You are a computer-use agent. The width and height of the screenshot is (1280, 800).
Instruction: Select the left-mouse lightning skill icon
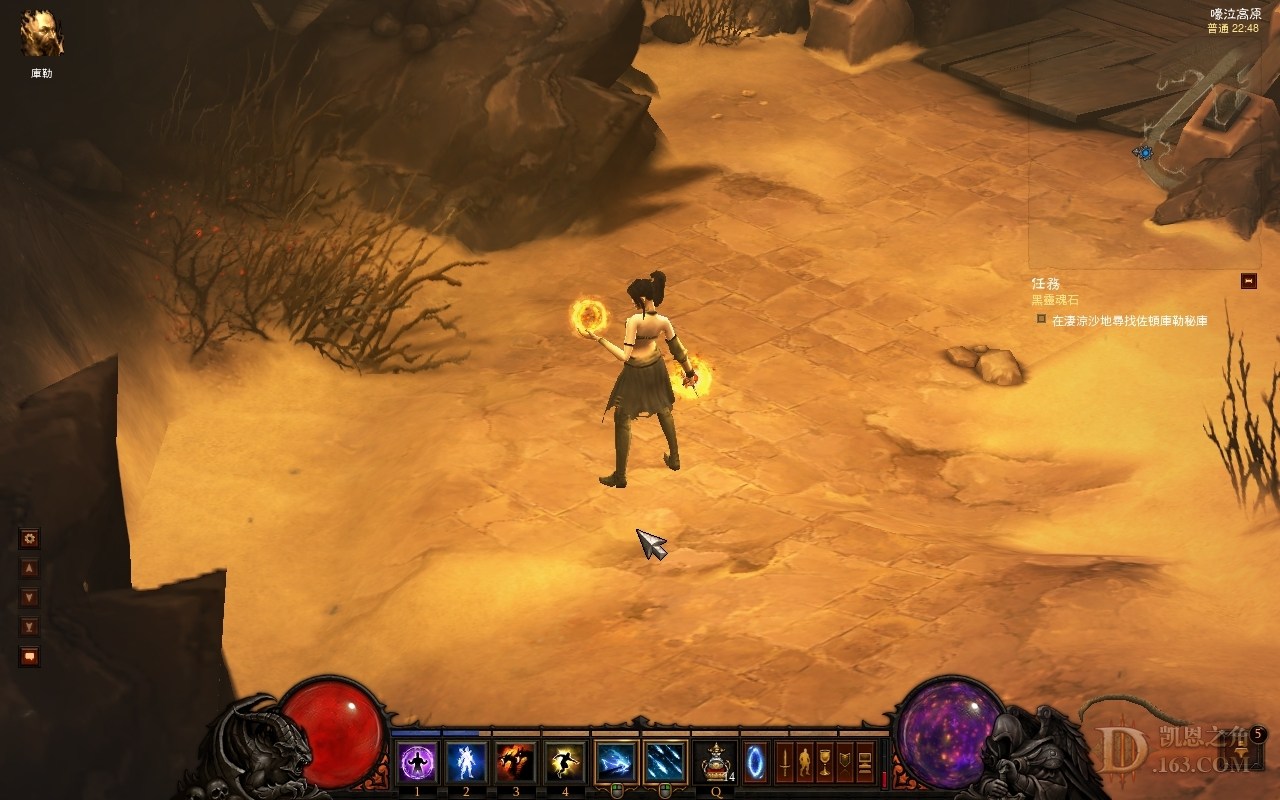tap(616, 763)
